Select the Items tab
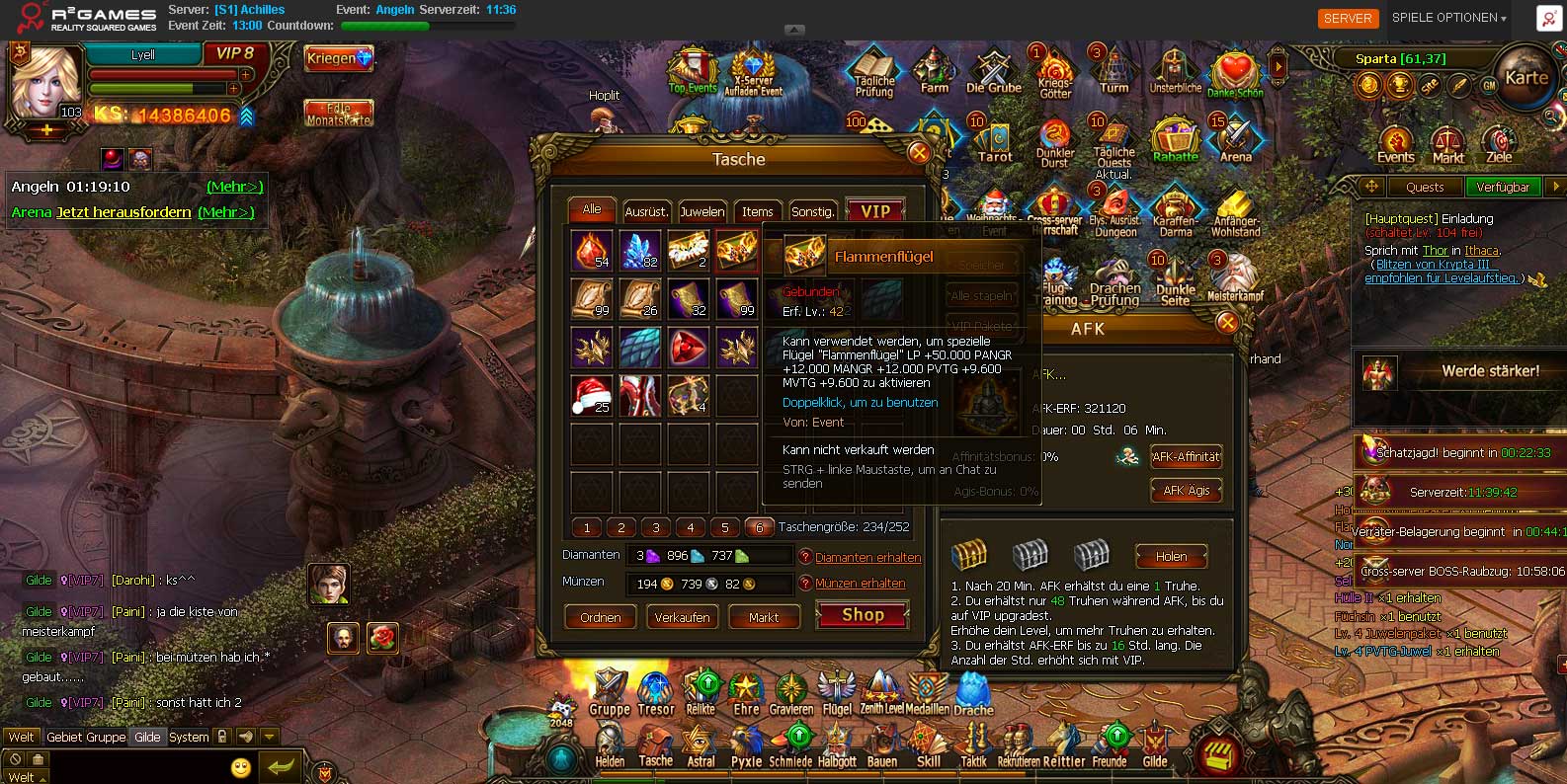Screen dimensions: 1567x784 [x=758, y=211]
